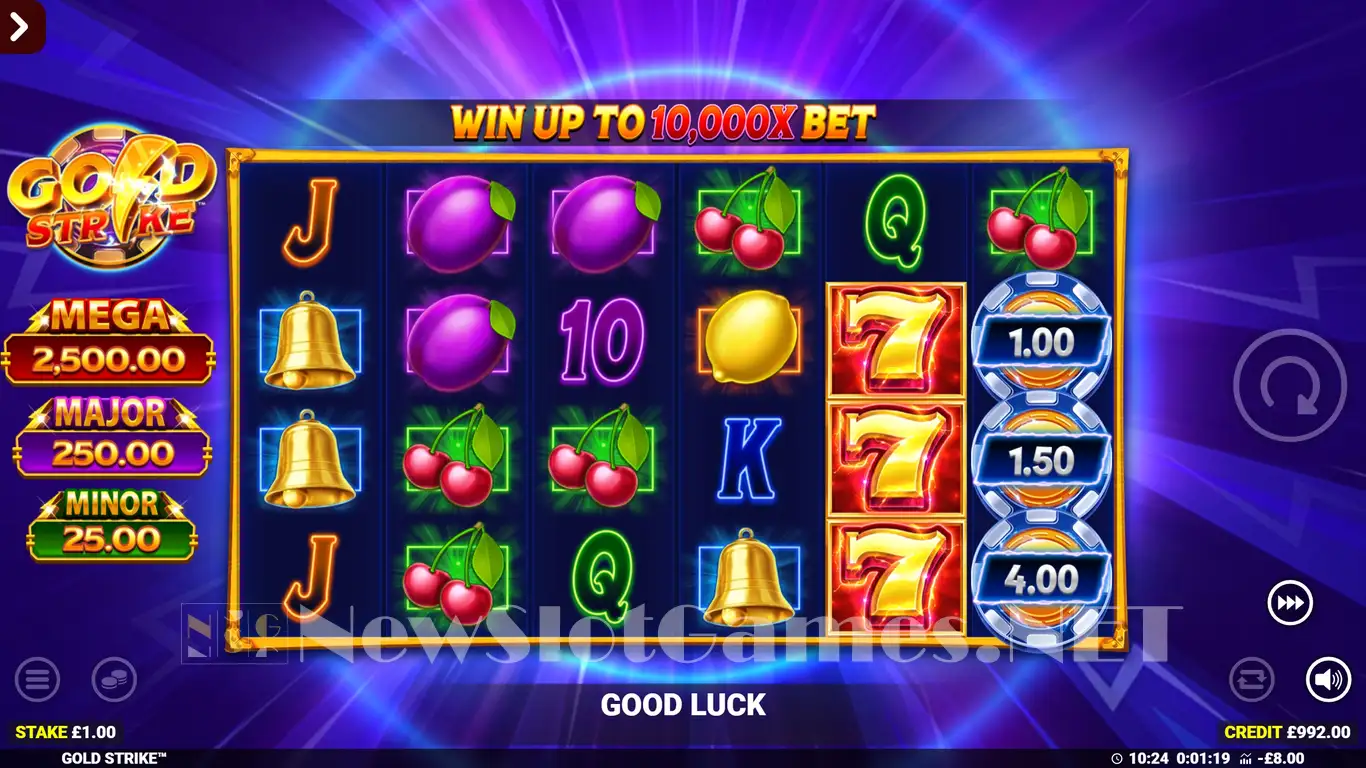
Task: Expand the side panel with the corner arrow
Action: (x=20, y=25)
